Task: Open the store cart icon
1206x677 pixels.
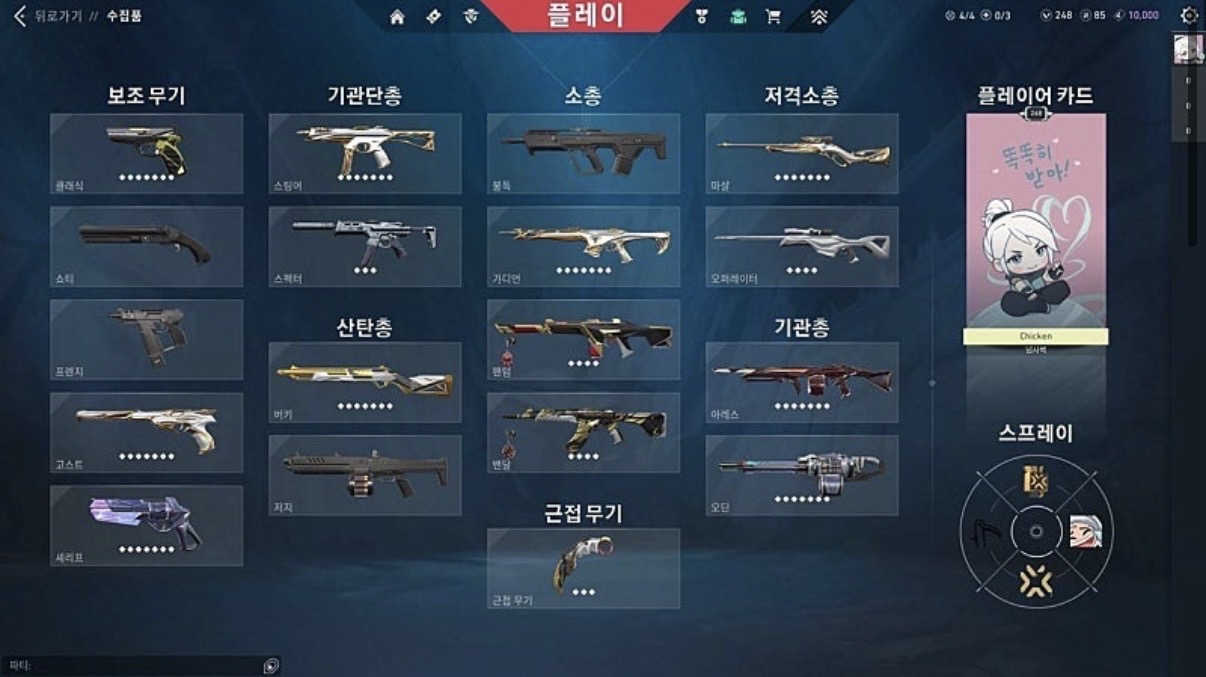Action: 773,17
